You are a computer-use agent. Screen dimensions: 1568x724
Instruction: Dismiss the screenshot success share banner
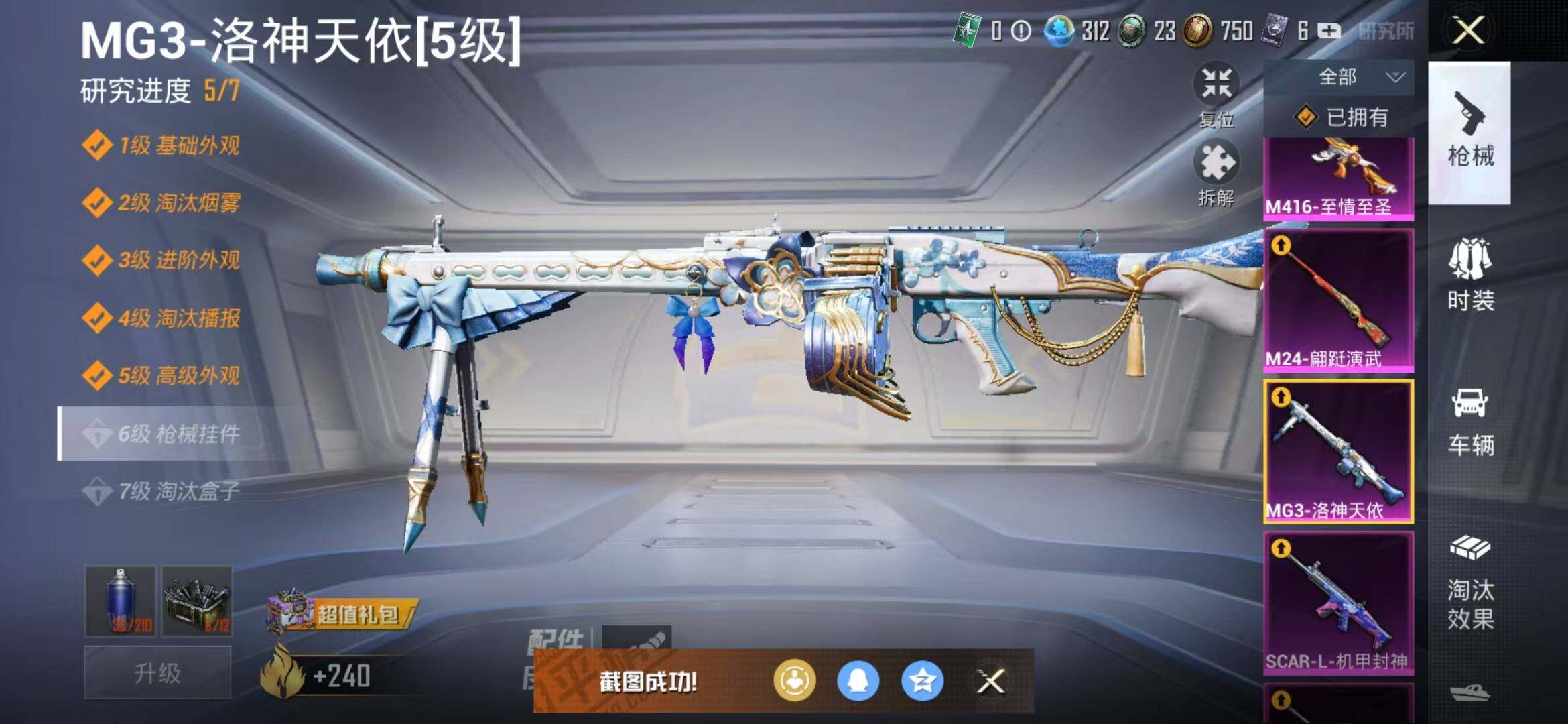coord(990,682)
